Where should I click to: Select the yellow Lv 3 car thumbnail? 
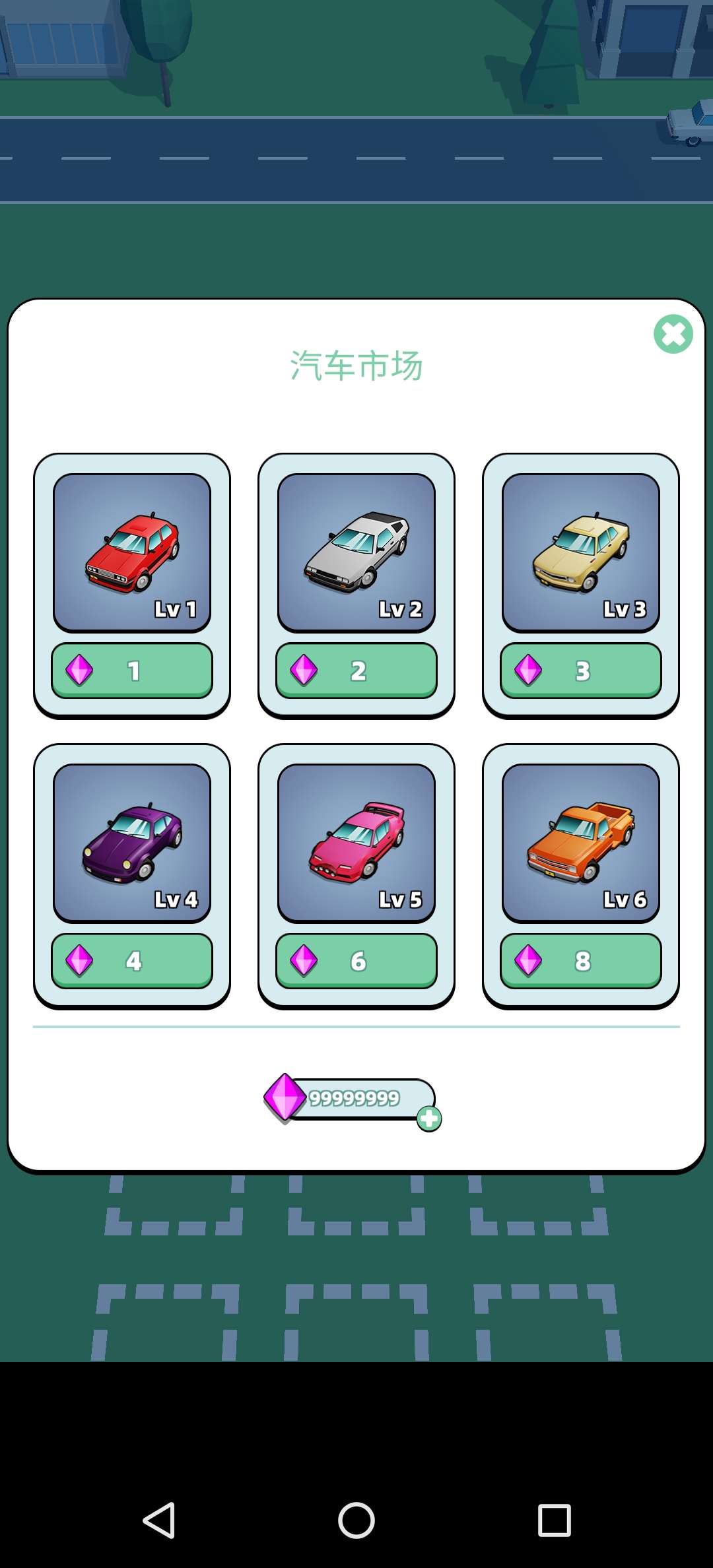[x=581, y=552]
